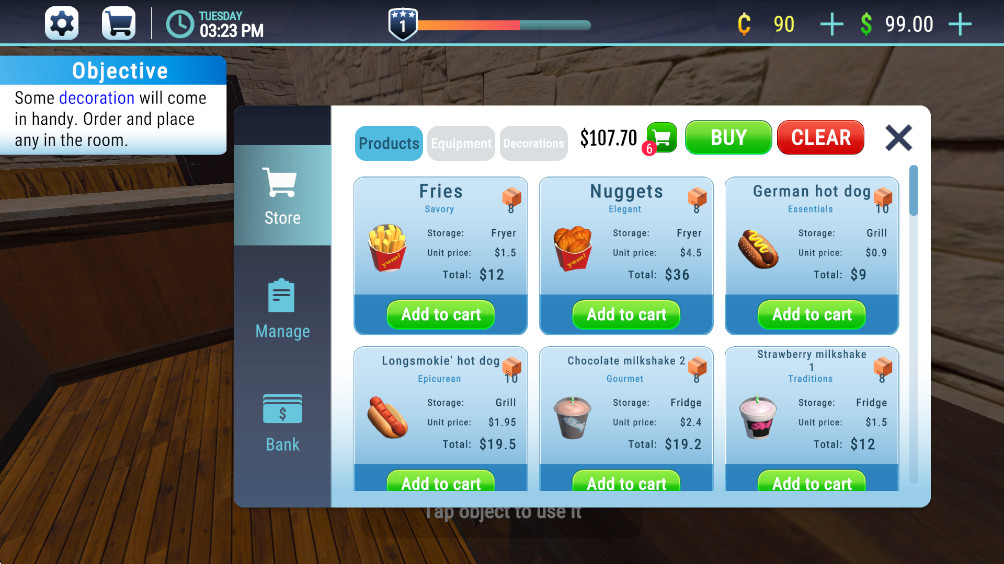The height and width of the screenshot is (564, 1004).
Task: Clear the cart with CLEAR button
Action: click(x=820, y=138)
